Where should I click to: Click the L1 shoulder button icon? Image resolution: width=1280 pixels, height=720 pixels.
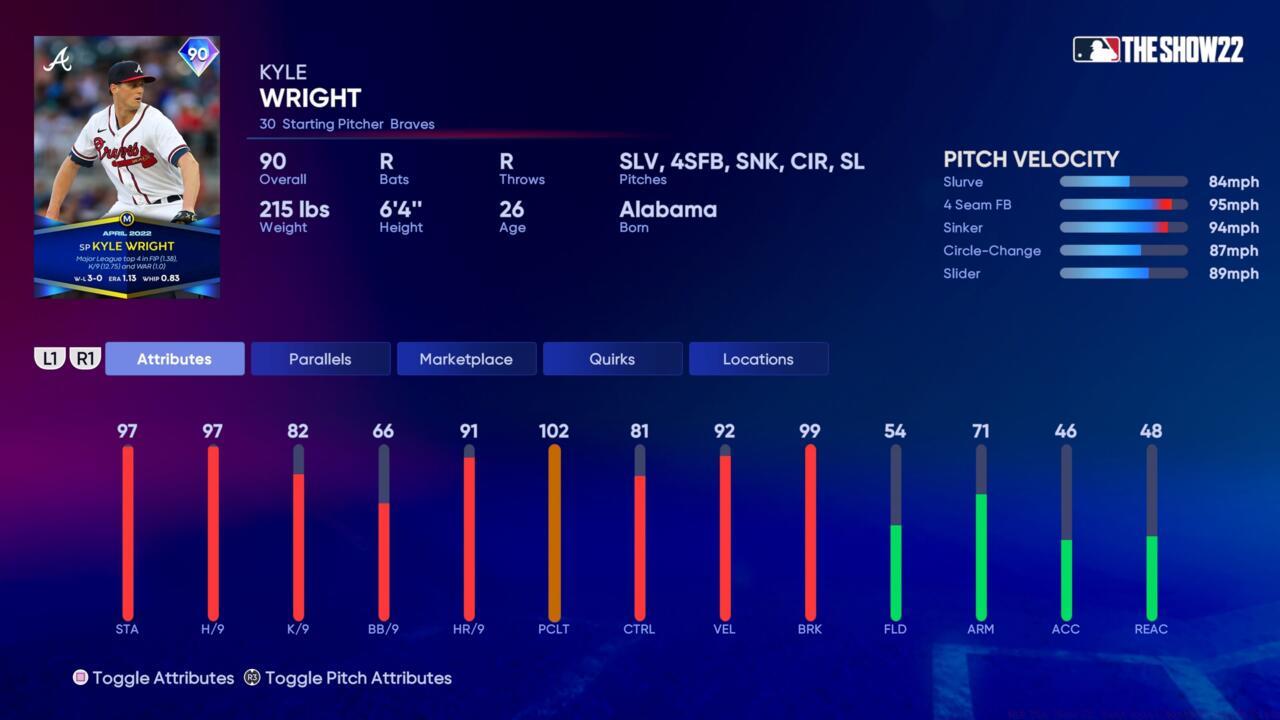click(x=50, y=358)
